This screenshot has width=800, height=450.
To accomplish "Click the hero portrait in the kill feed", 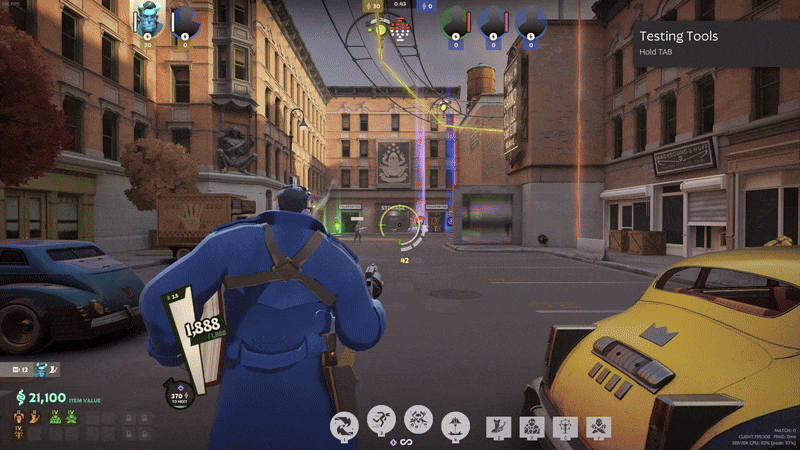I will [x=42, y=369].
